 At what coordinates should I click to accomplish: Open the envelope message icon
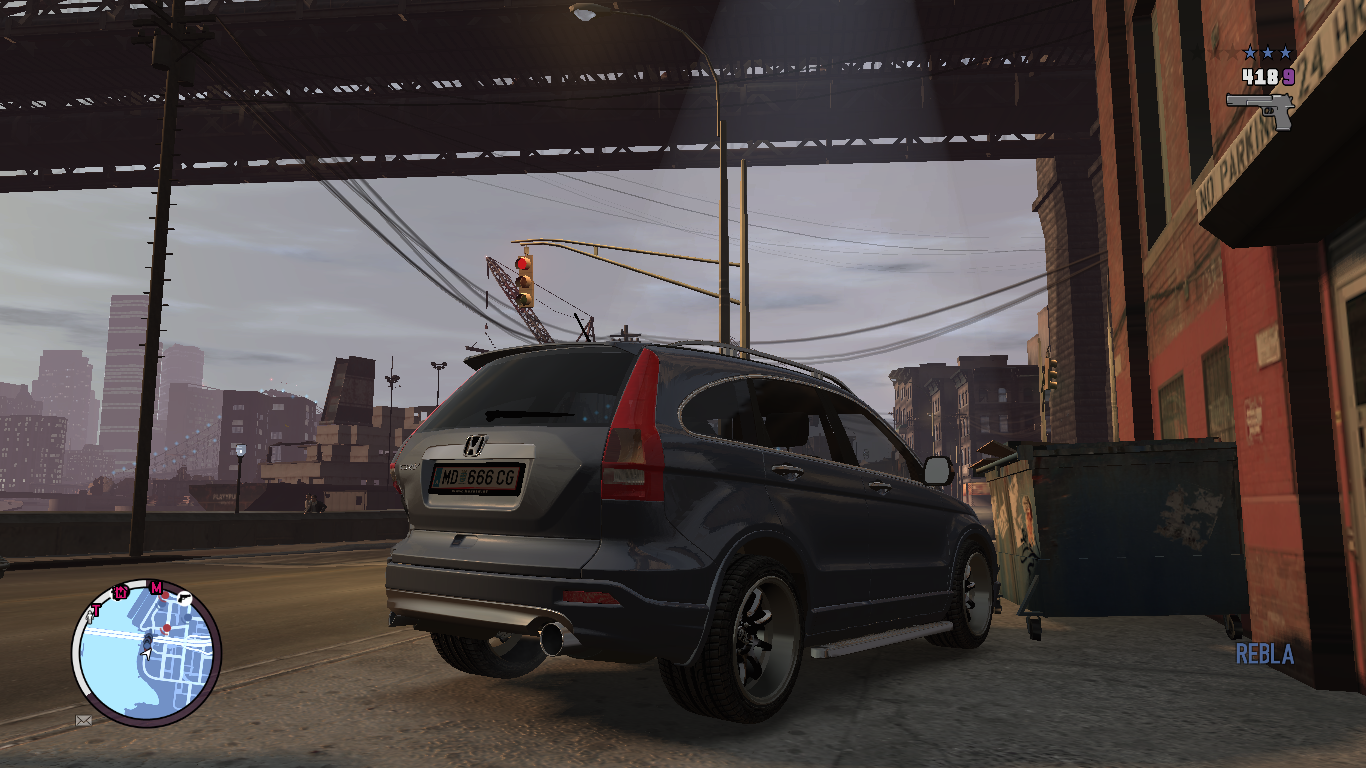click(x=84, y=719)
